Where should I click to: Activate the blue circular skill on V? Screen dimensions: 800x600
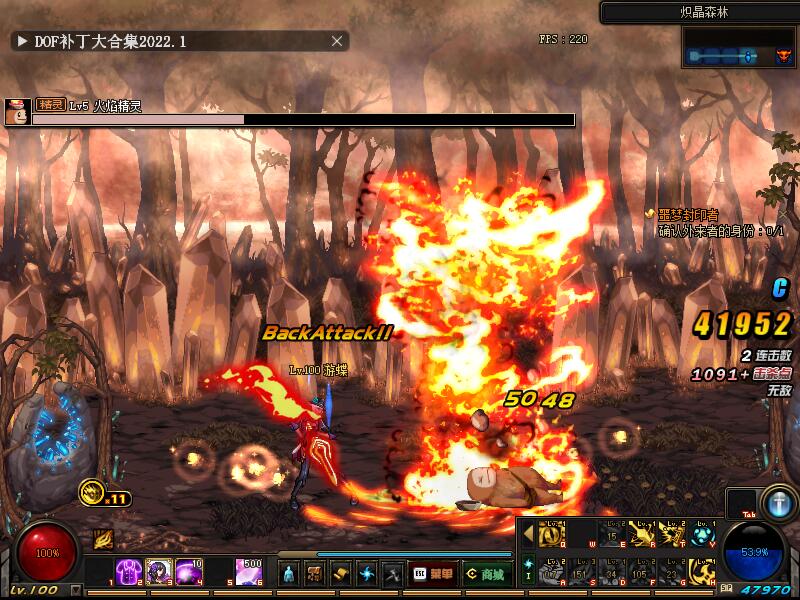click(703, 535)
